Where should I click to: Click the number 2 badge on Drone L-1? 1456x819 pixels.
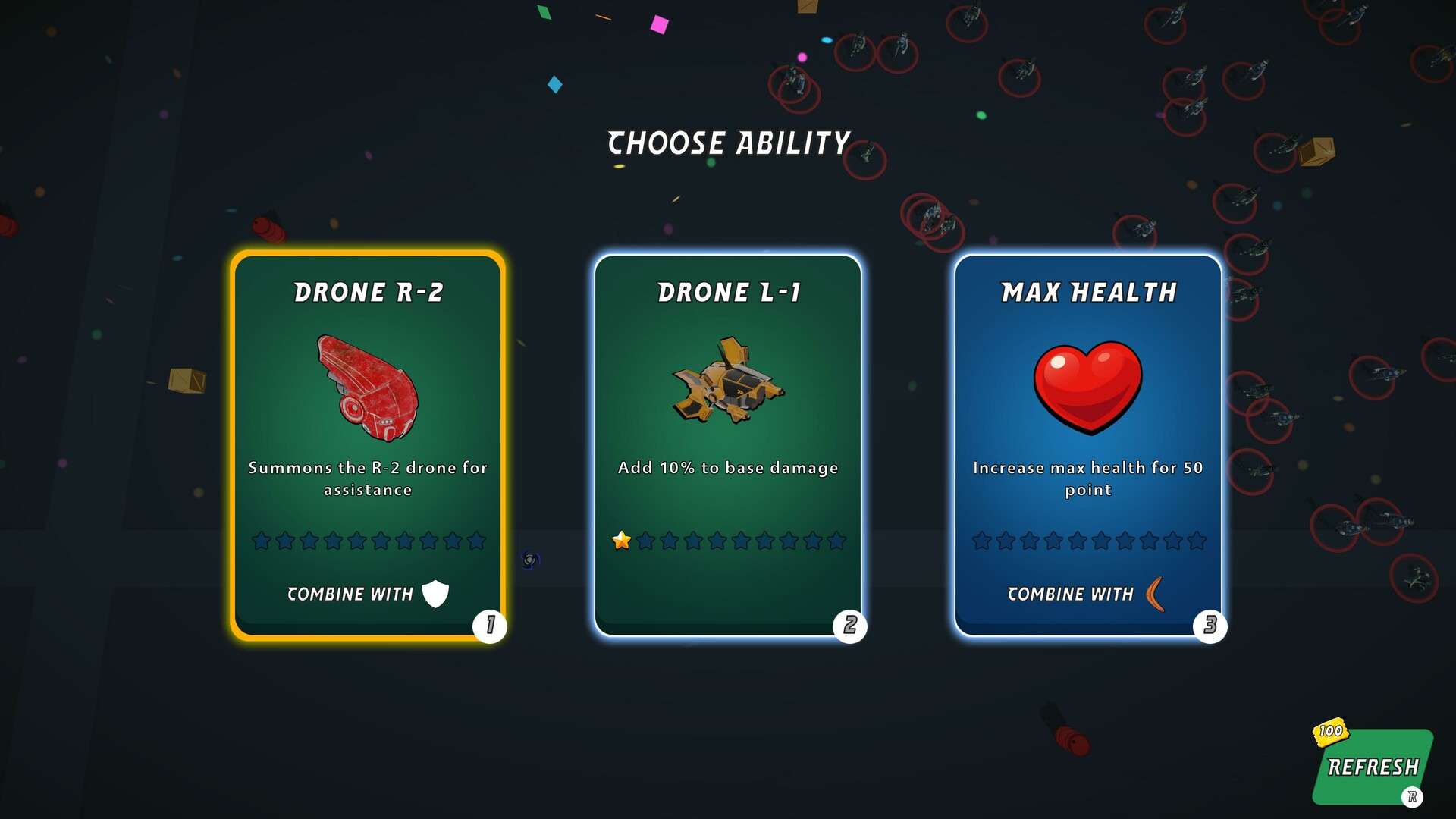[x=850, y=626]
